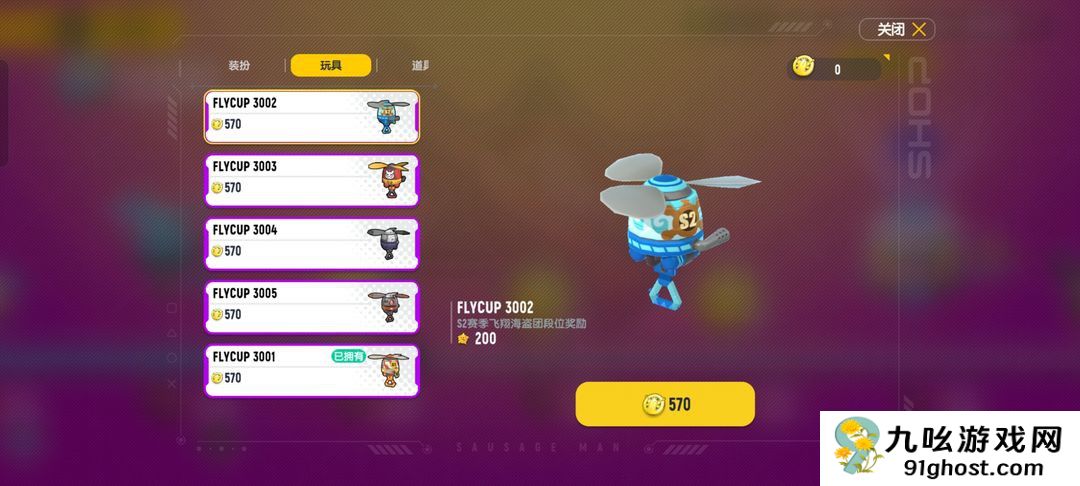View the owned FLYCUP 3001 toy

312,371
